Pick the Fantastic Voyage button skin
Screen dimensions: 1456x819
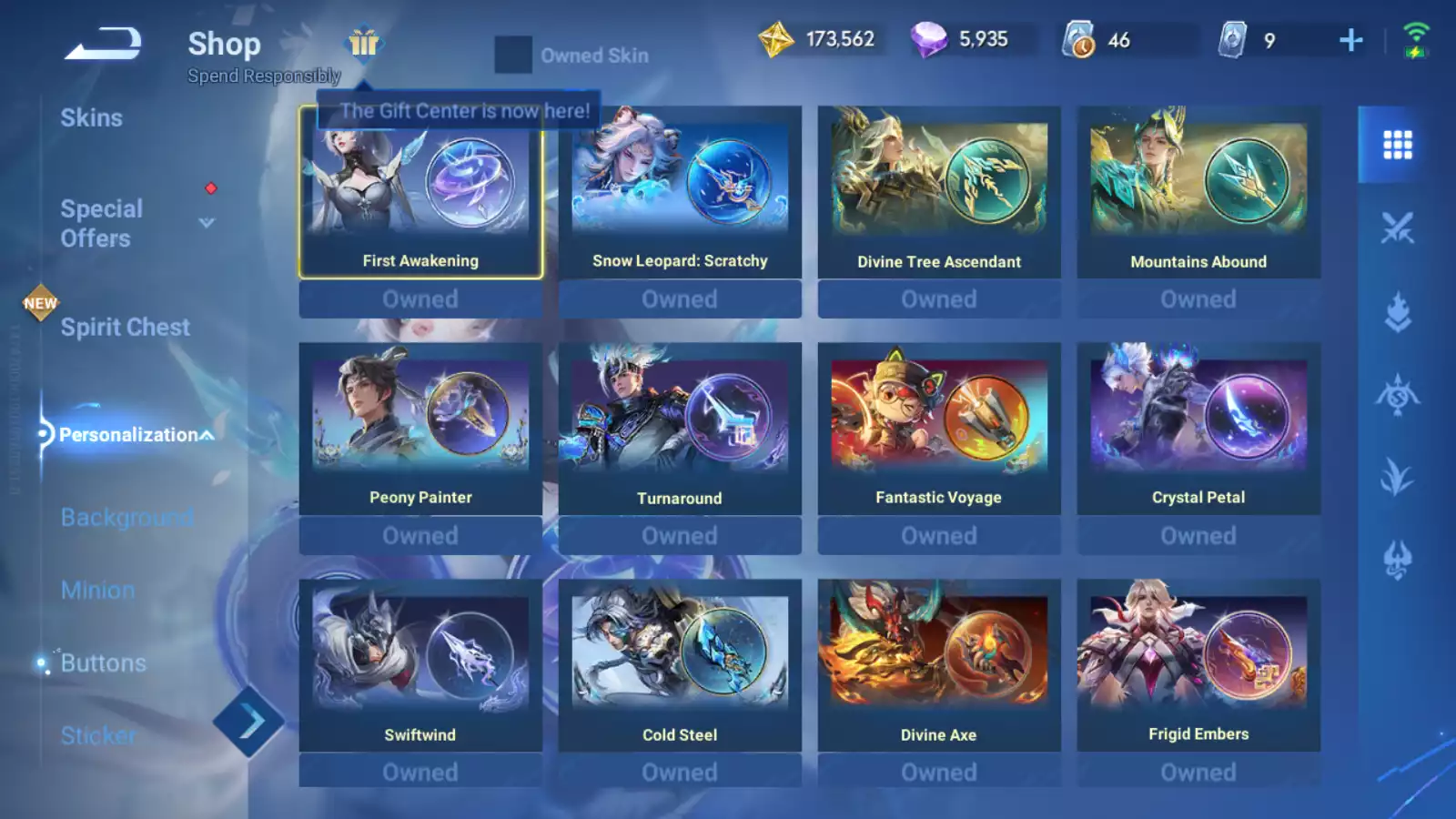click(x=938, y=429)
